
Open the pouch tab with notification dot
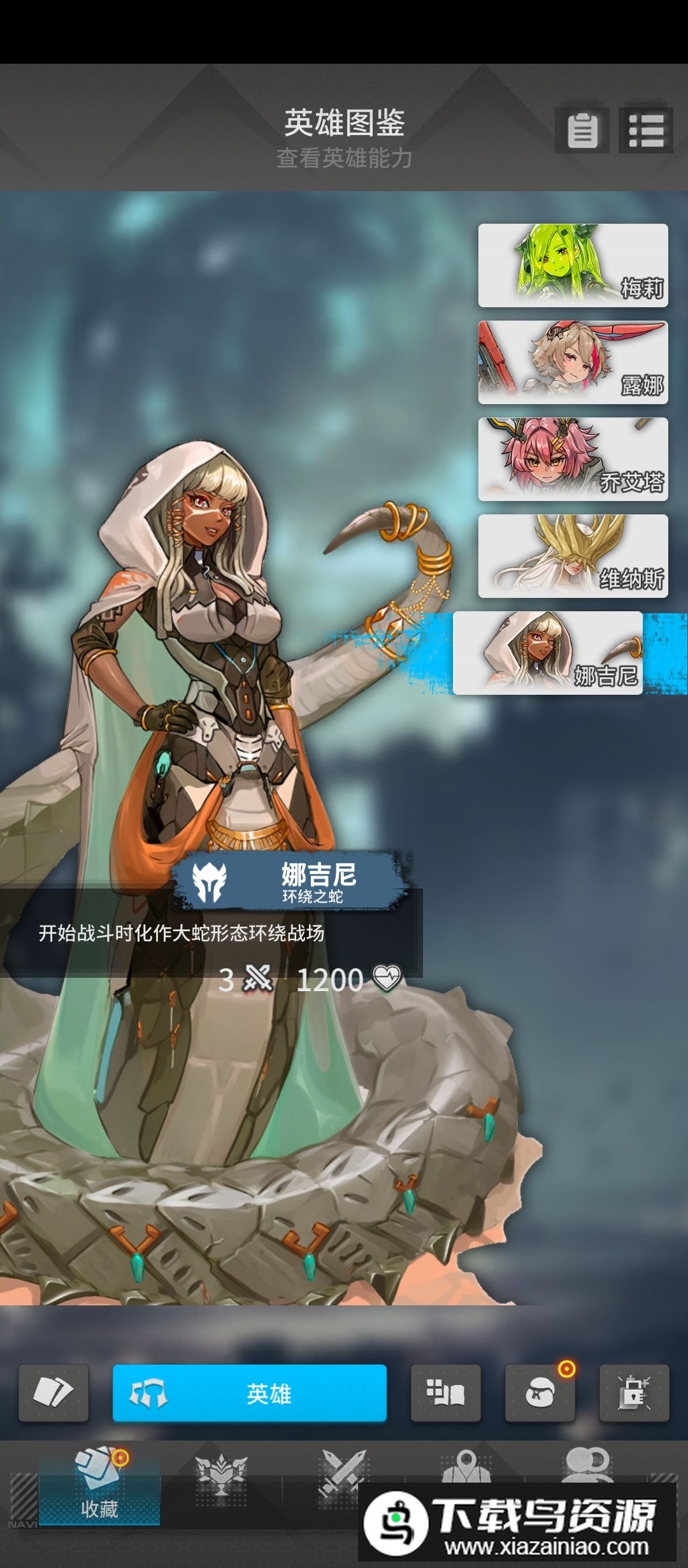coord(540,1393)
